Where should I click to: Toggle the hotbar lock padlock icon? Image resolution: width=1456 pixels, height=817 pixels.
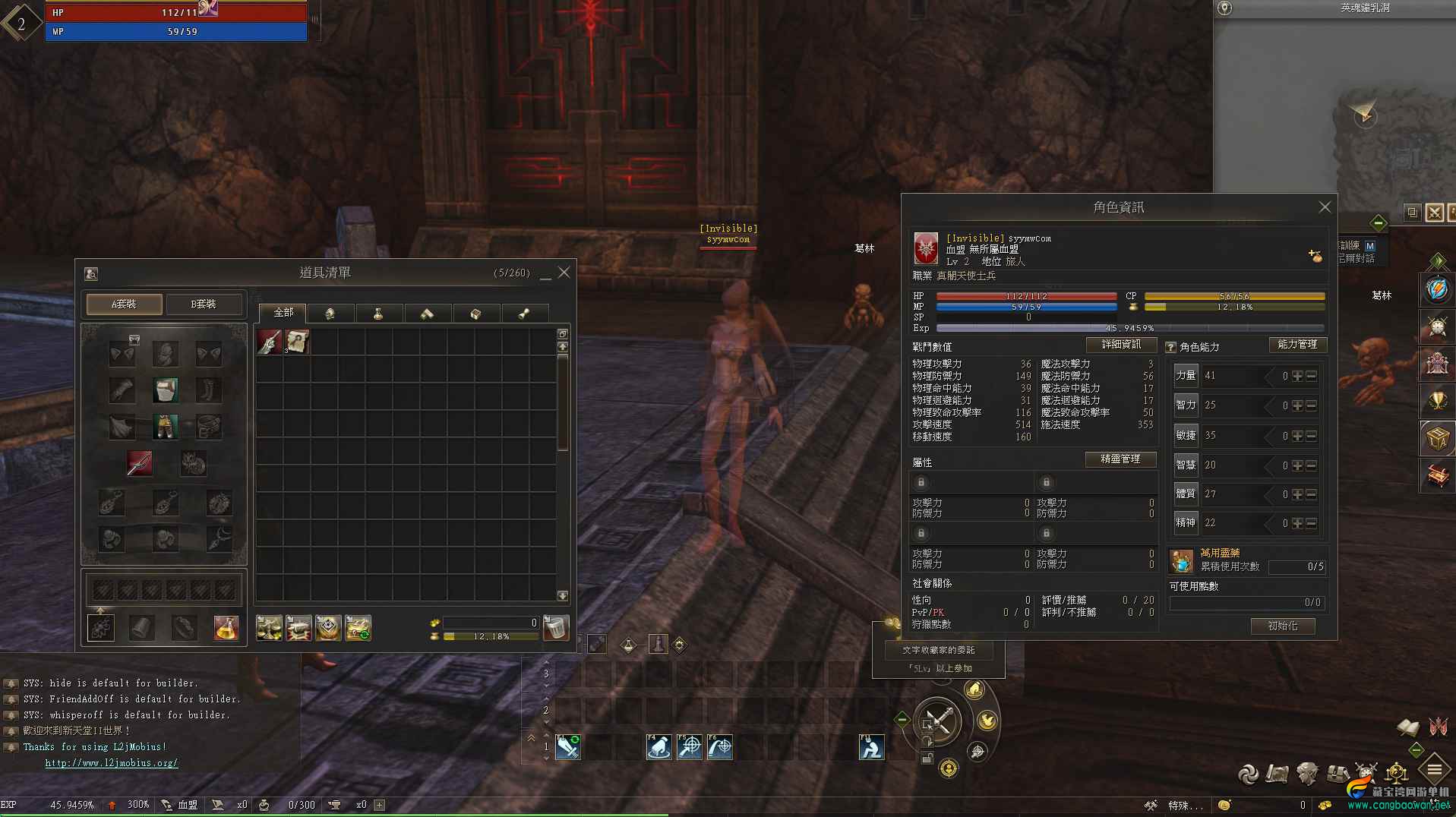point(927,760)
